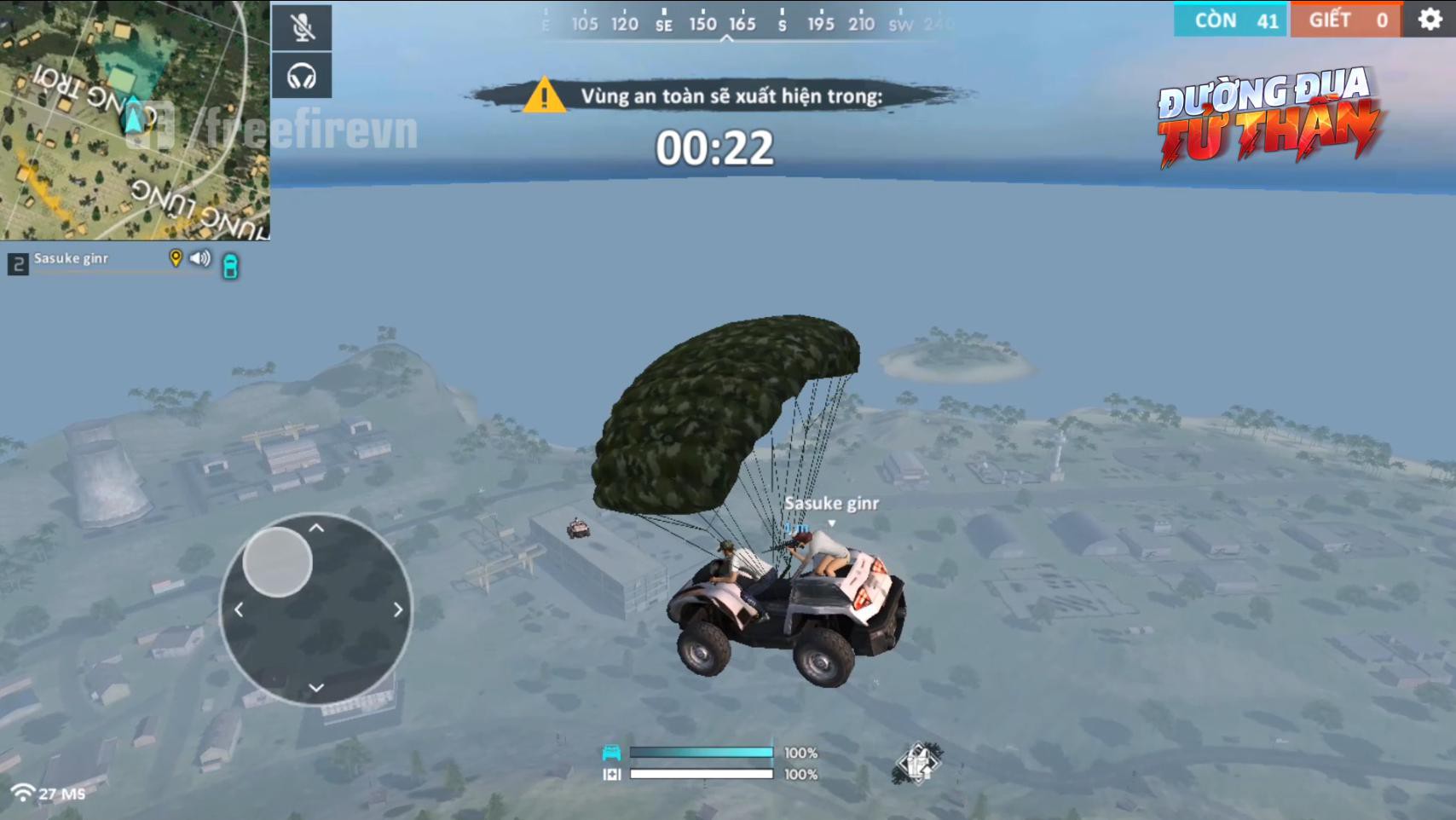1456x820 pixels.
Task: Click the Vùng an toàn countdown 00:22
Action: [x=716, y=147]
